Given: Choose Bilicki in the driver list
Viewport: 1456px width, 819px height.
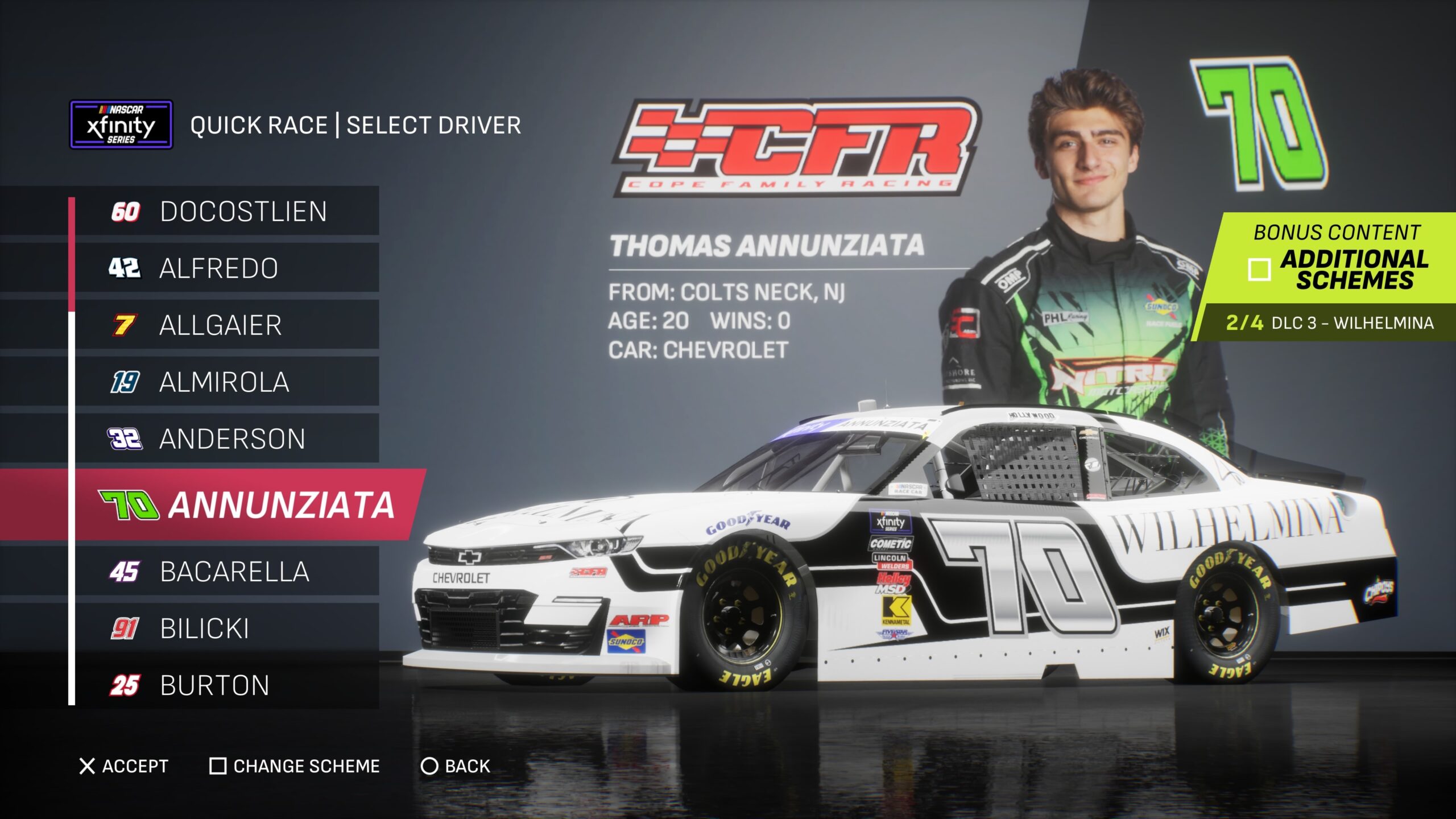Looking at the screenshot, I should coord(227,628).
